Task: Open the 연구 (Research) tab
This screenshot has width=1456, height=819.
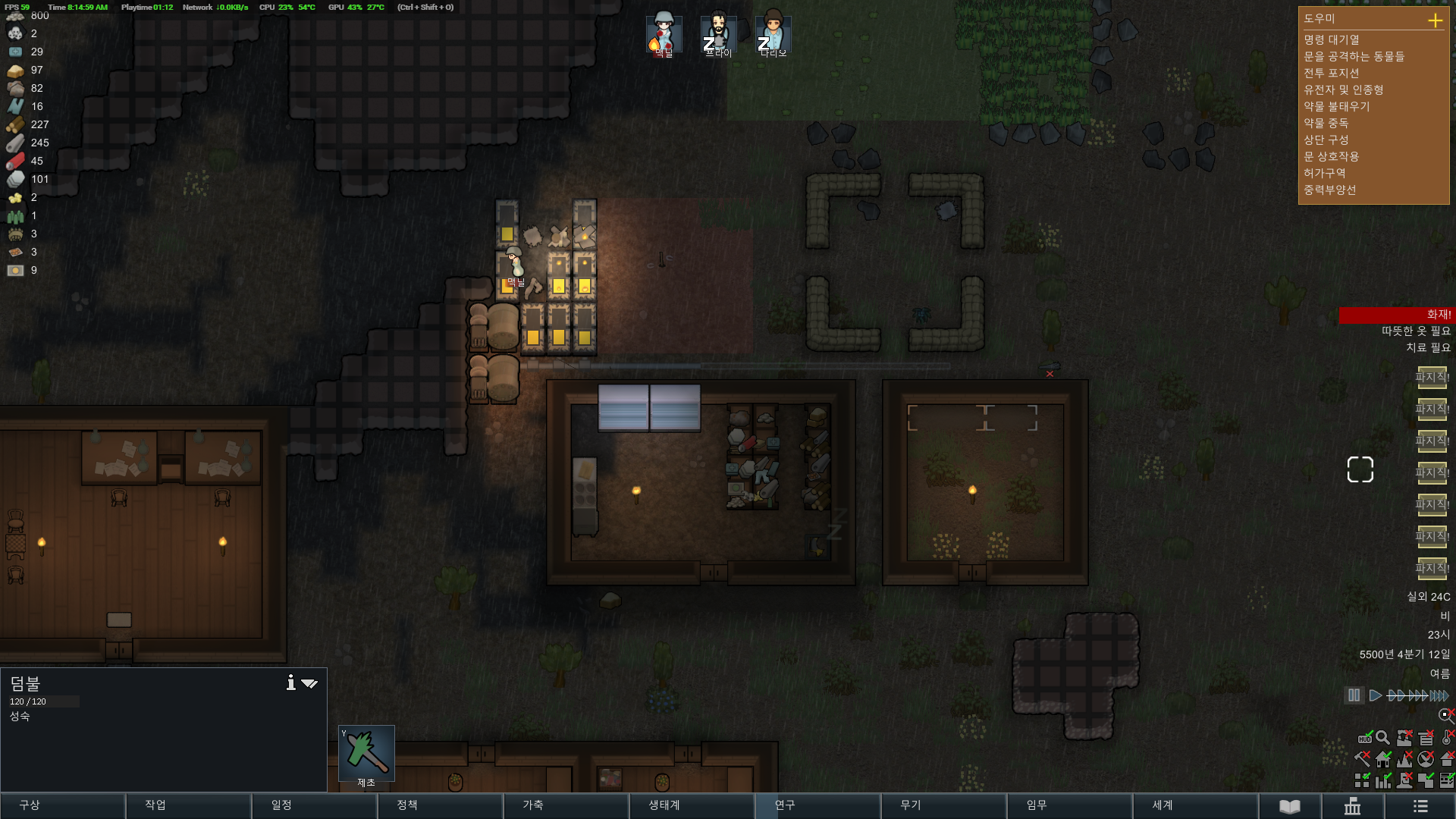Action: point(817,805)
